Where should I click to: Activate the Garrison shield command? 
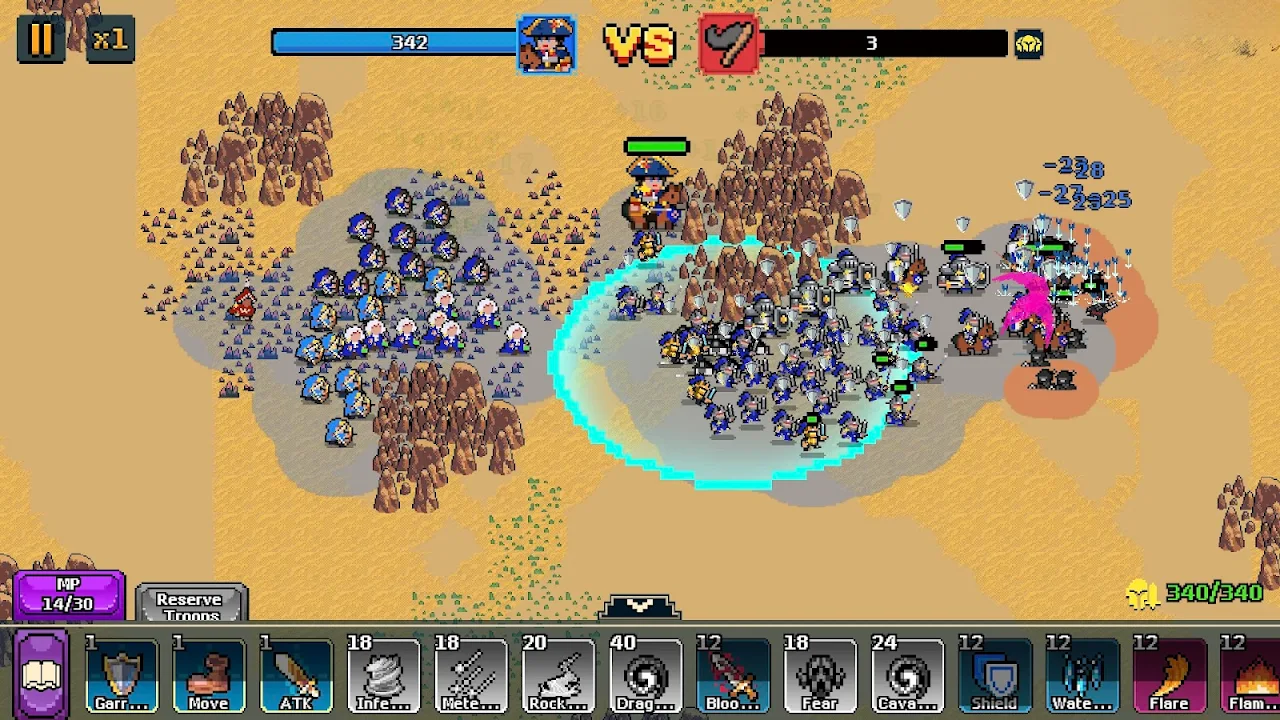122,676
